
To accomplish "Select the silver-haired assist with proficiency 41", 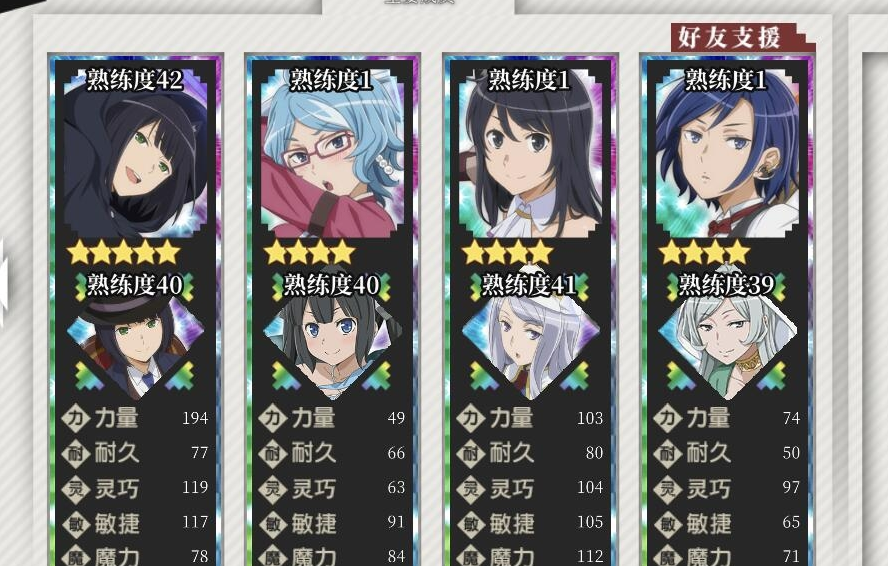I will click(529, 345).
